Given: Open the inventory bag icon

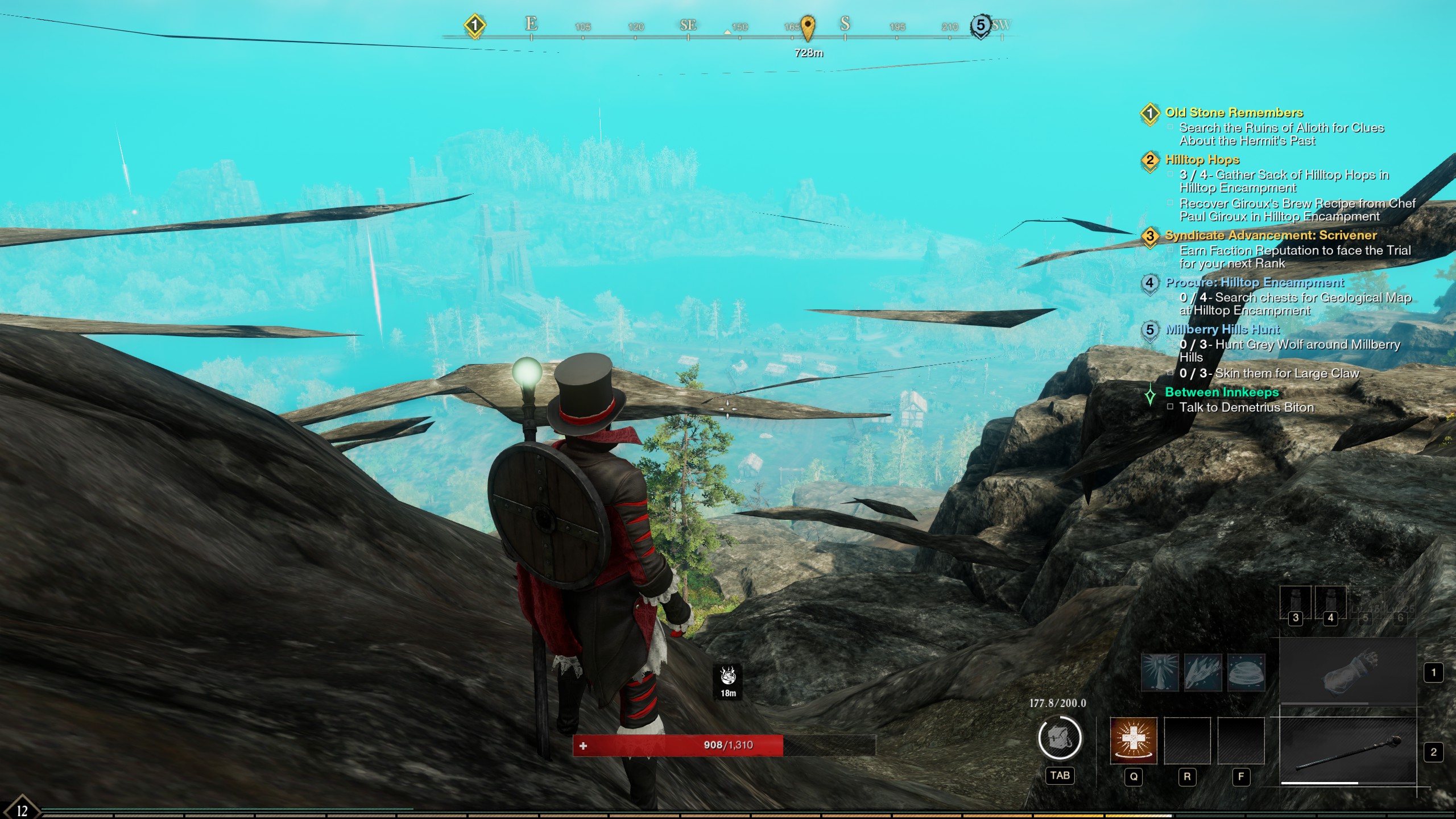Looking at the screenshot, I should pos(1060,738).
